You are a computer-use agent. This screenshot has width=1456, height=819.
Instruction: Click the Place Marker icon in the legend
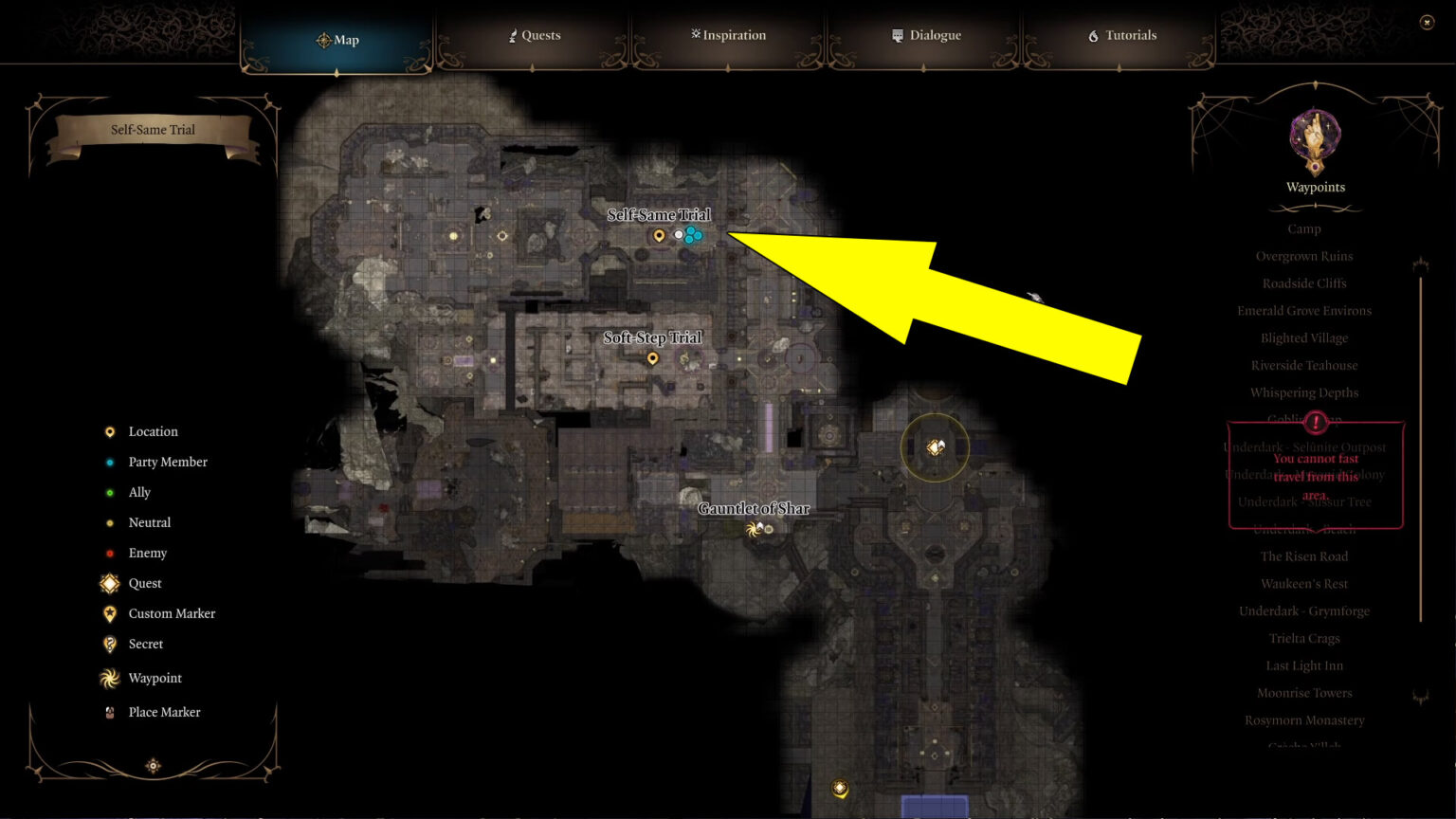[109, 712]
